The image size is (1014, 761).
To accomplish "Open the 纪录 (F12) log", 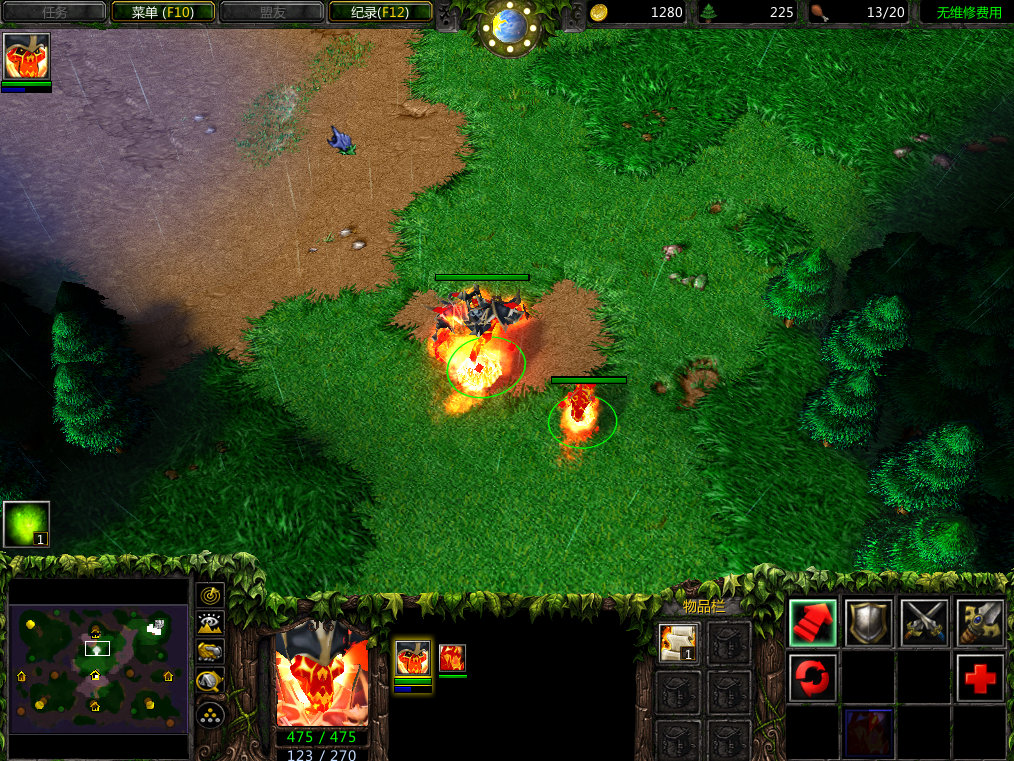I will point(378,12).
